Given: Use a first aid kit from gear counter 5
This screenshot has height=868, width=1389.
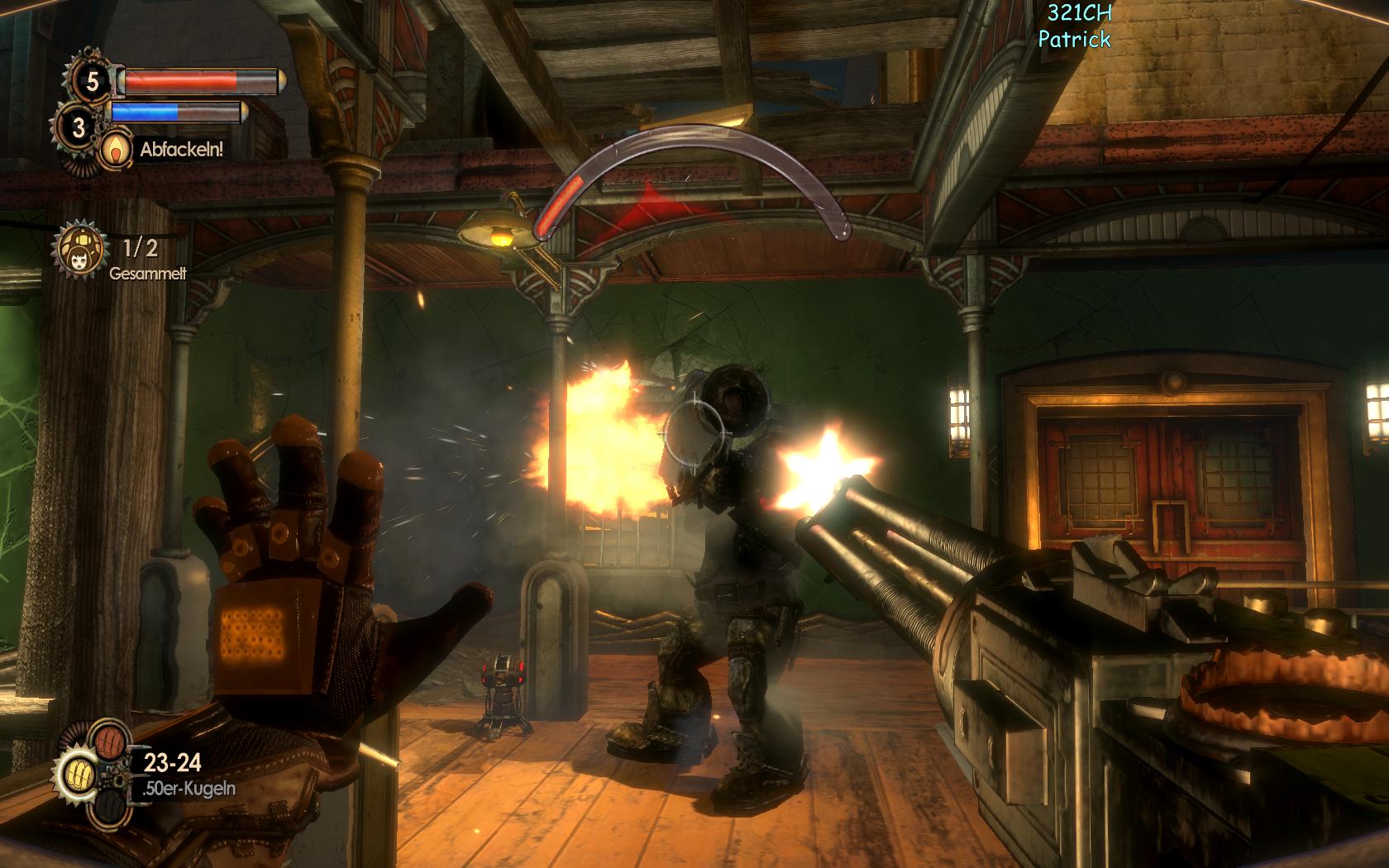Looking at the screenshot, I should (91, 80).
